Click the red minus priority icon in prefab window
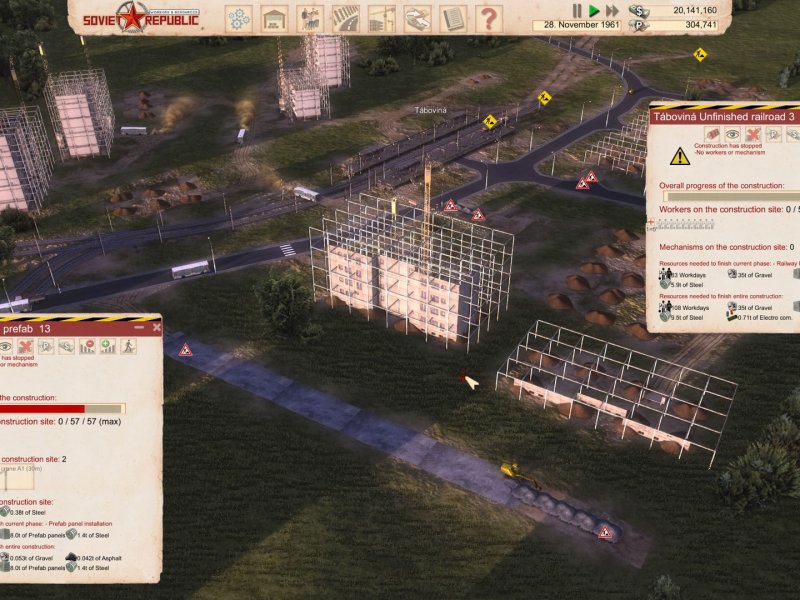This screenshot has width=800, height=600. (87, 346)
